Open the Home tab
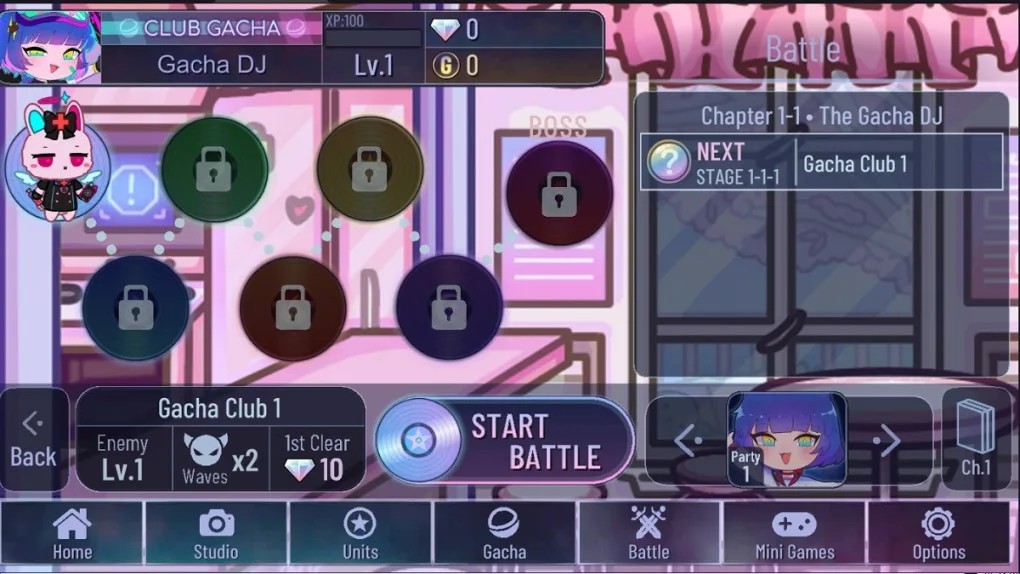The height and width of the screenshot is (574, 1020). [x=72, y=533]
